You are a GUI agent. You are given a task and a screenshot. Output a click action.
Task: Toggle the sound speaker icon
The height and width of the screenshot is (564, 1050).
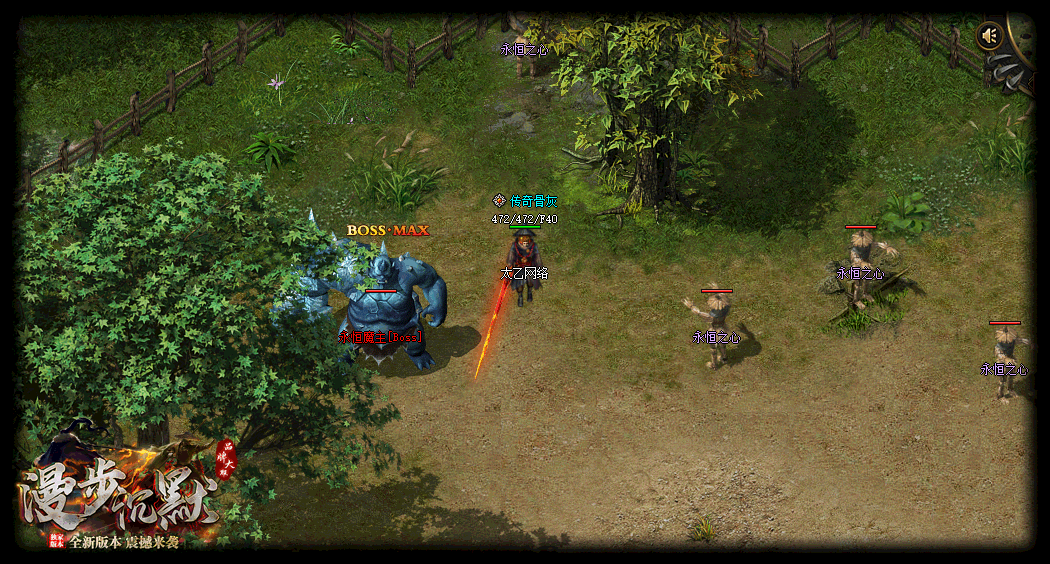coord(989,37)
